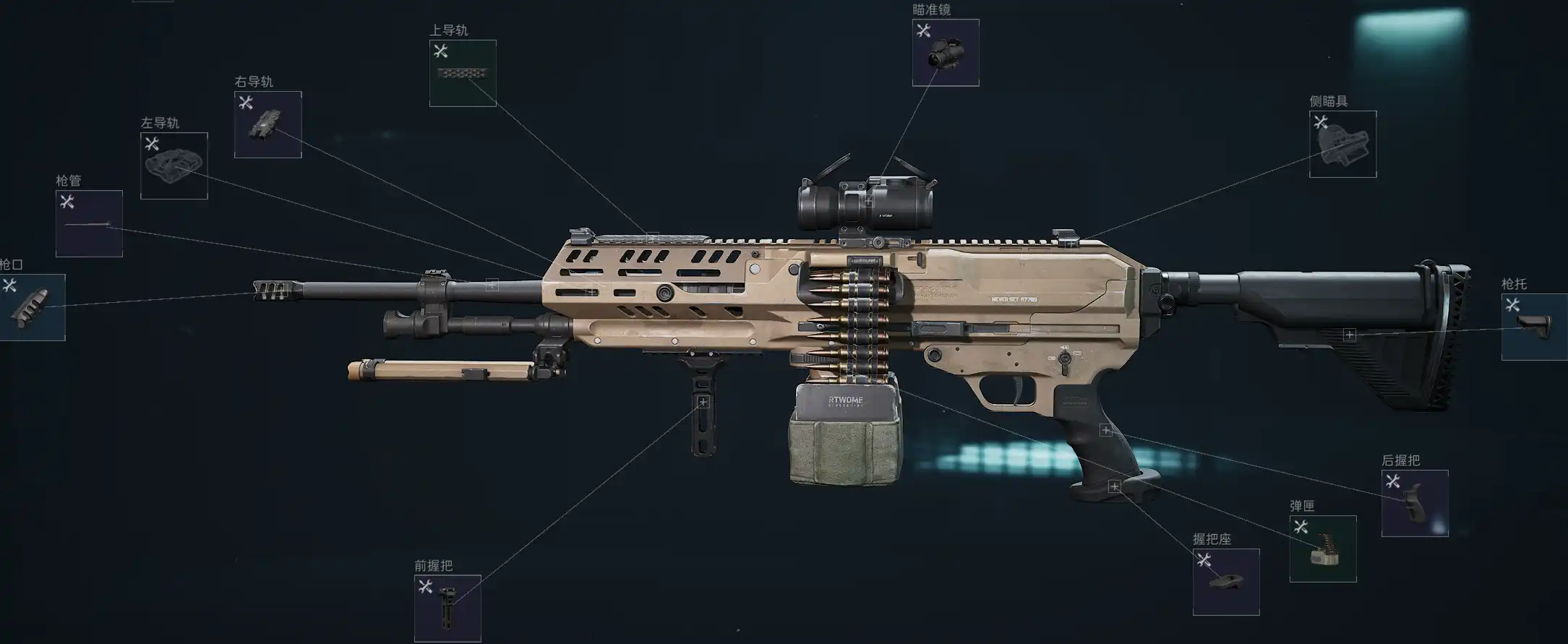Screen dimensions: 1568x644
Task: Select the 右导轨 right rail slot
Action: coord(267,124)
